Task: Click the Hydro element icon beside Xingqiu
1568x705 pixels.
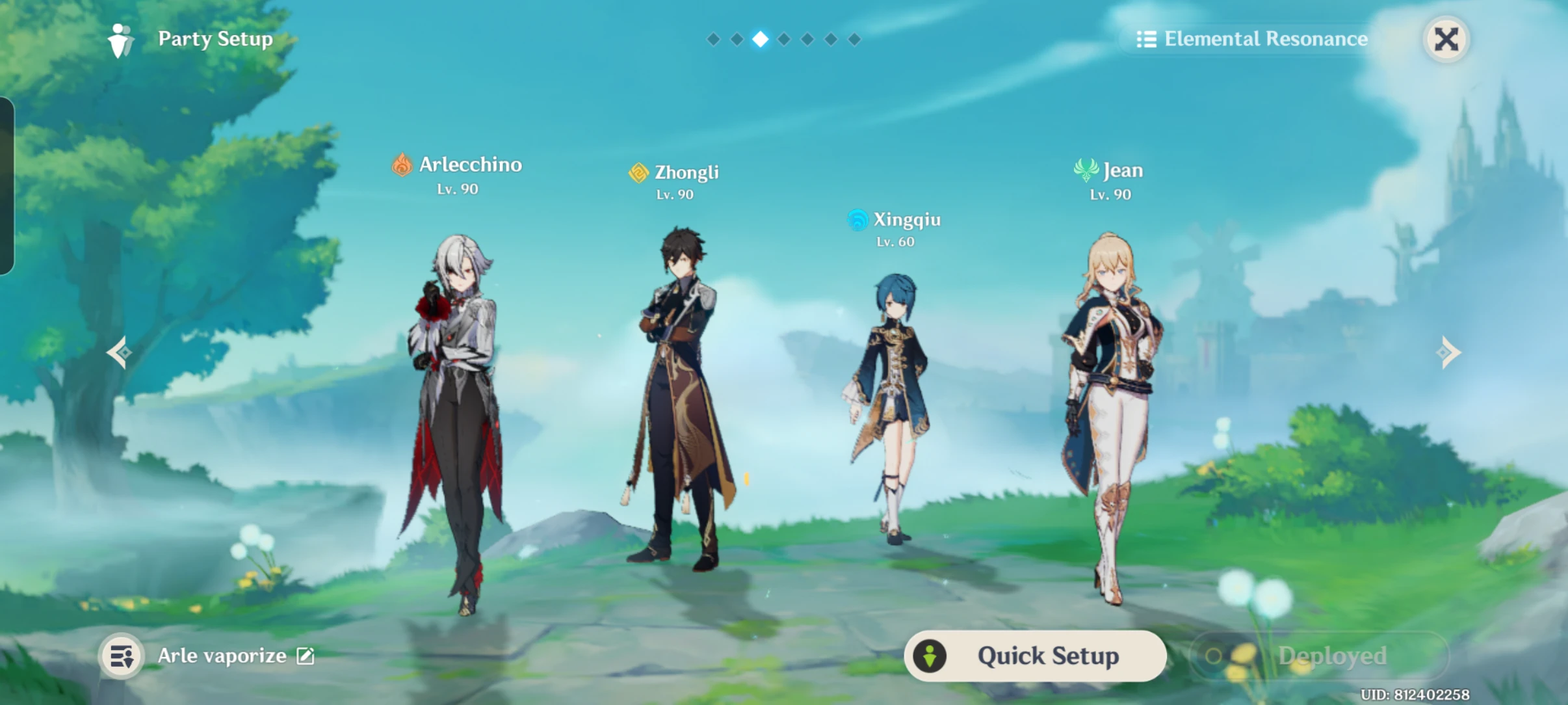Action: pyautogui.click(x=859, y=220)
